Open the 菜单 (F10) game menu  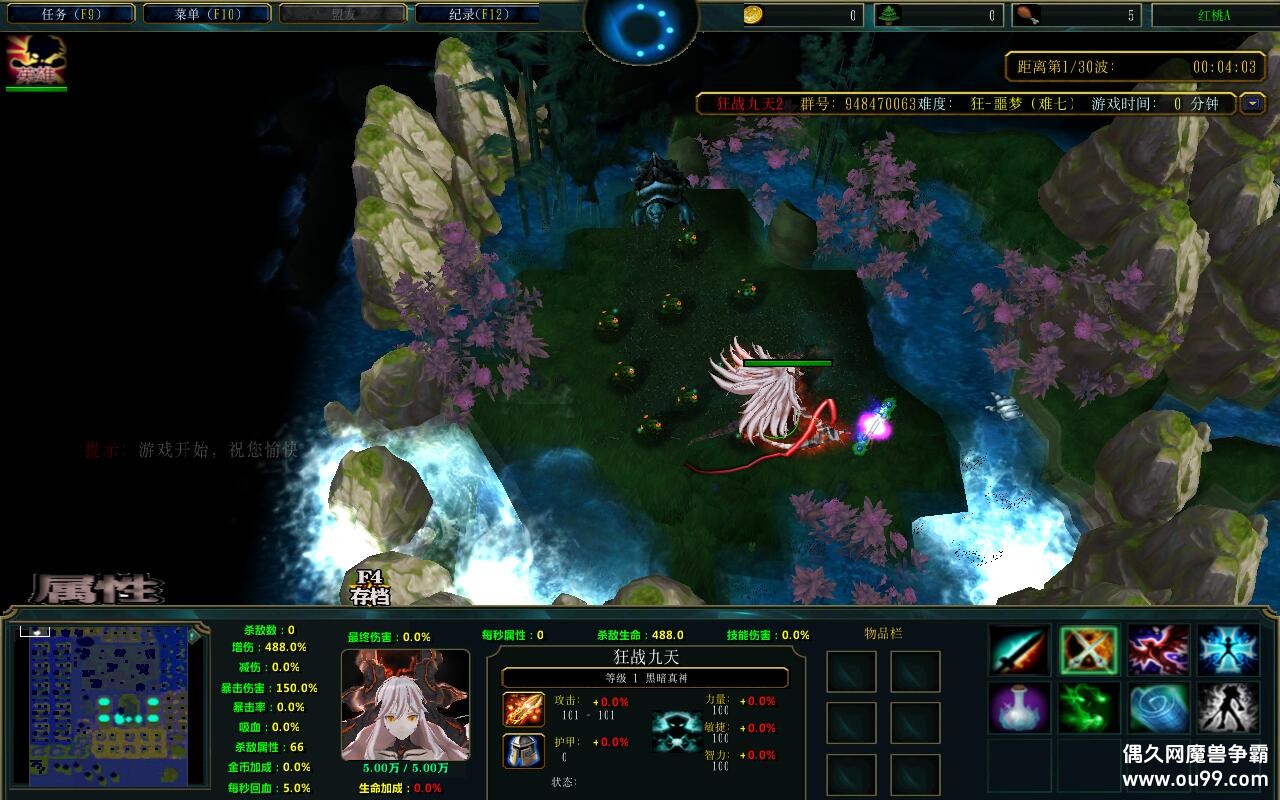pos(207,14)
